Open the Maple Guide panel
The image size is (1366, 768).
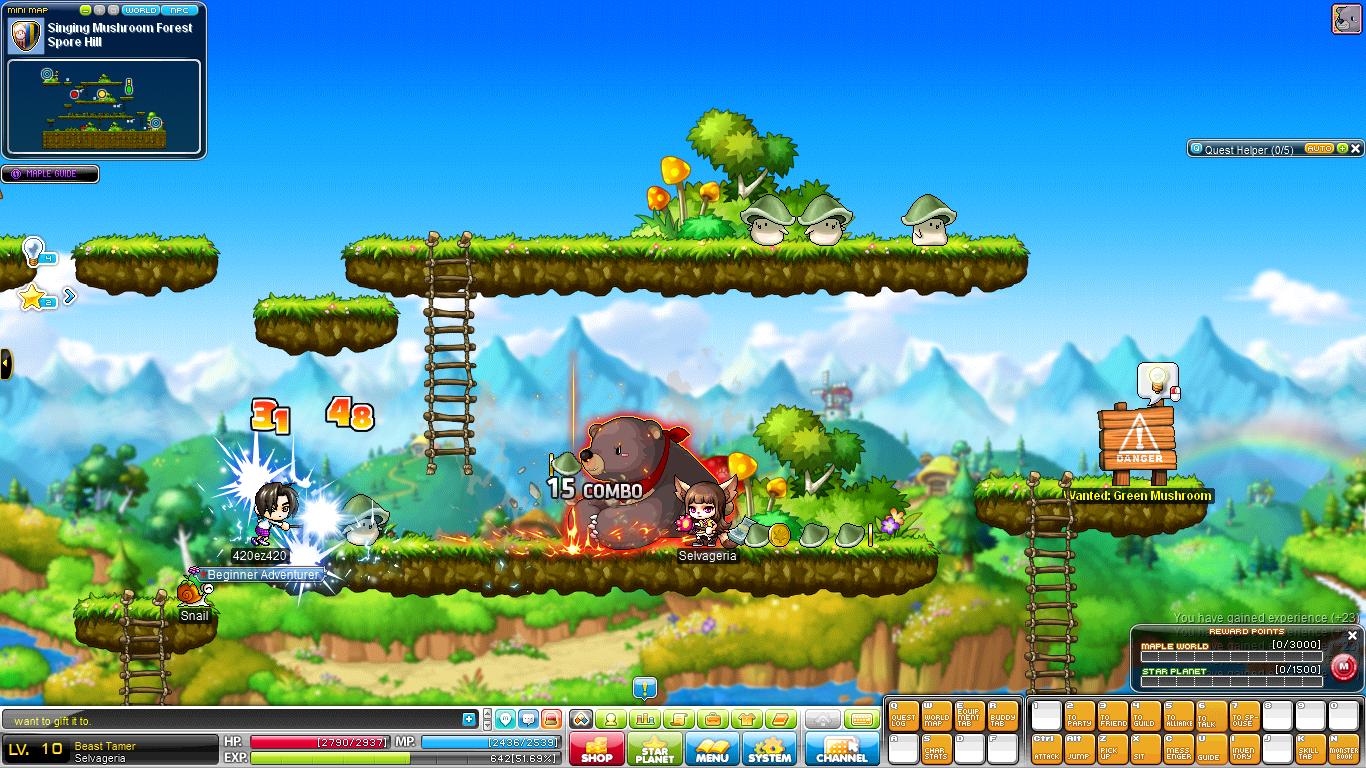50,174
